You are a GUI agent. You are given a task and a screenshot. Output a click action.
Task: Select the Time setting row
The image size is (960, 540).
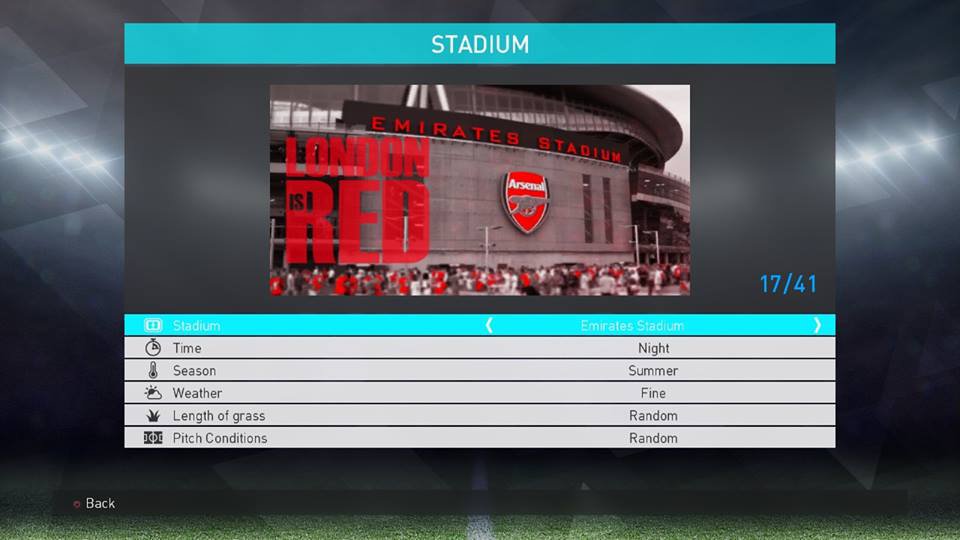479,348
